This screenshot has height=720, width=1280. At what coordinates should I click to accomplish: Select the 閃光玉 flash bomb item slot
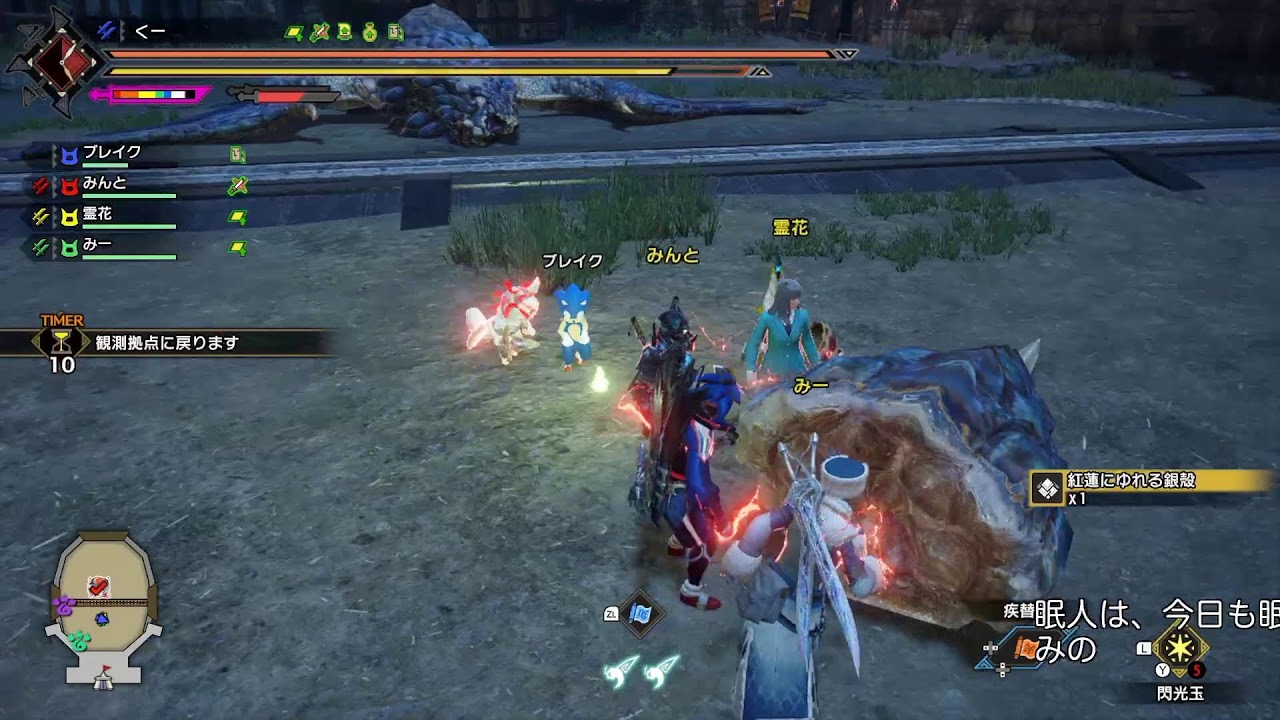point(1180,648)
